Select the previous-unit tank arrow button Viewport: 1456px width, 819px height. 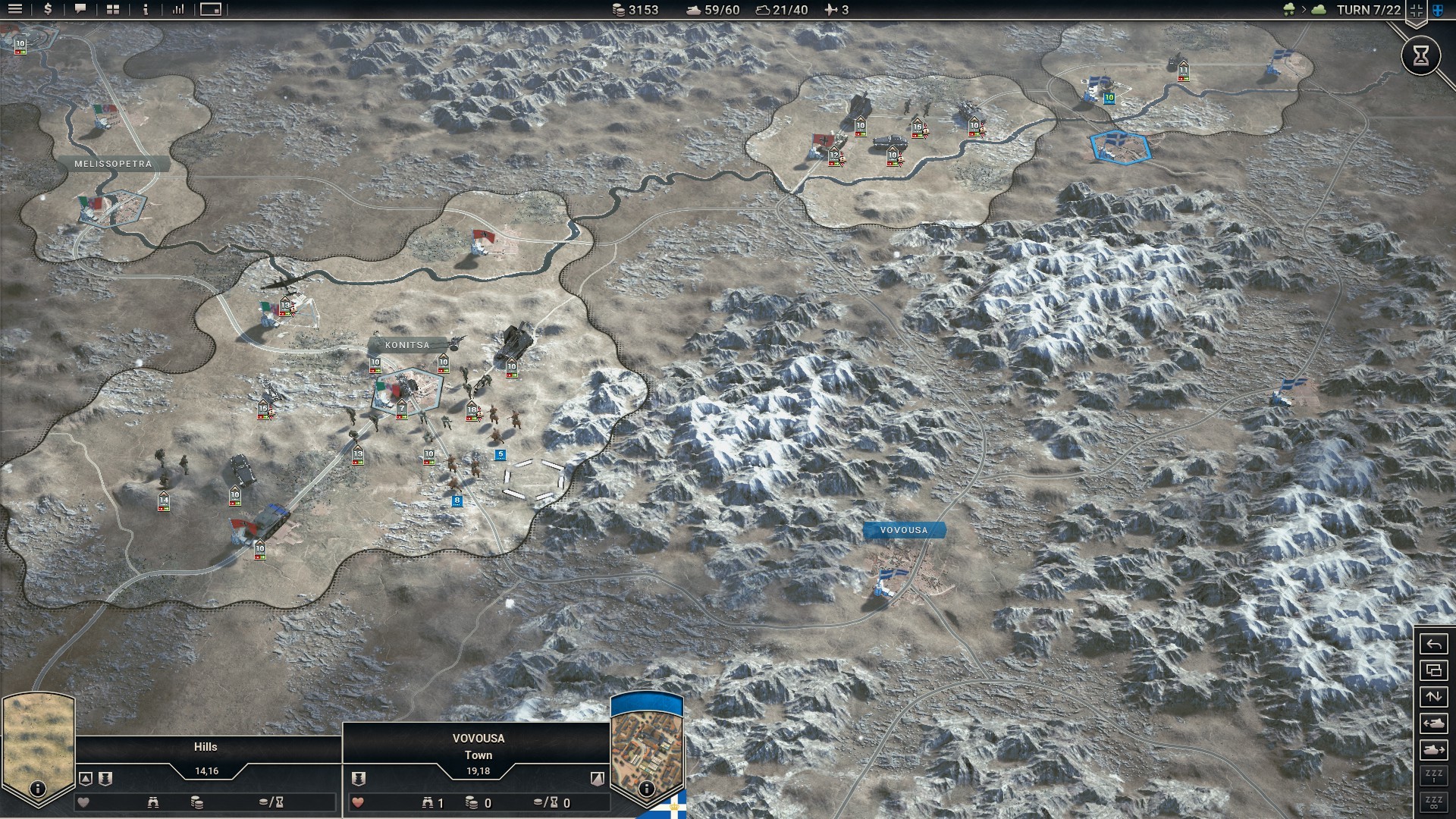1433,723
